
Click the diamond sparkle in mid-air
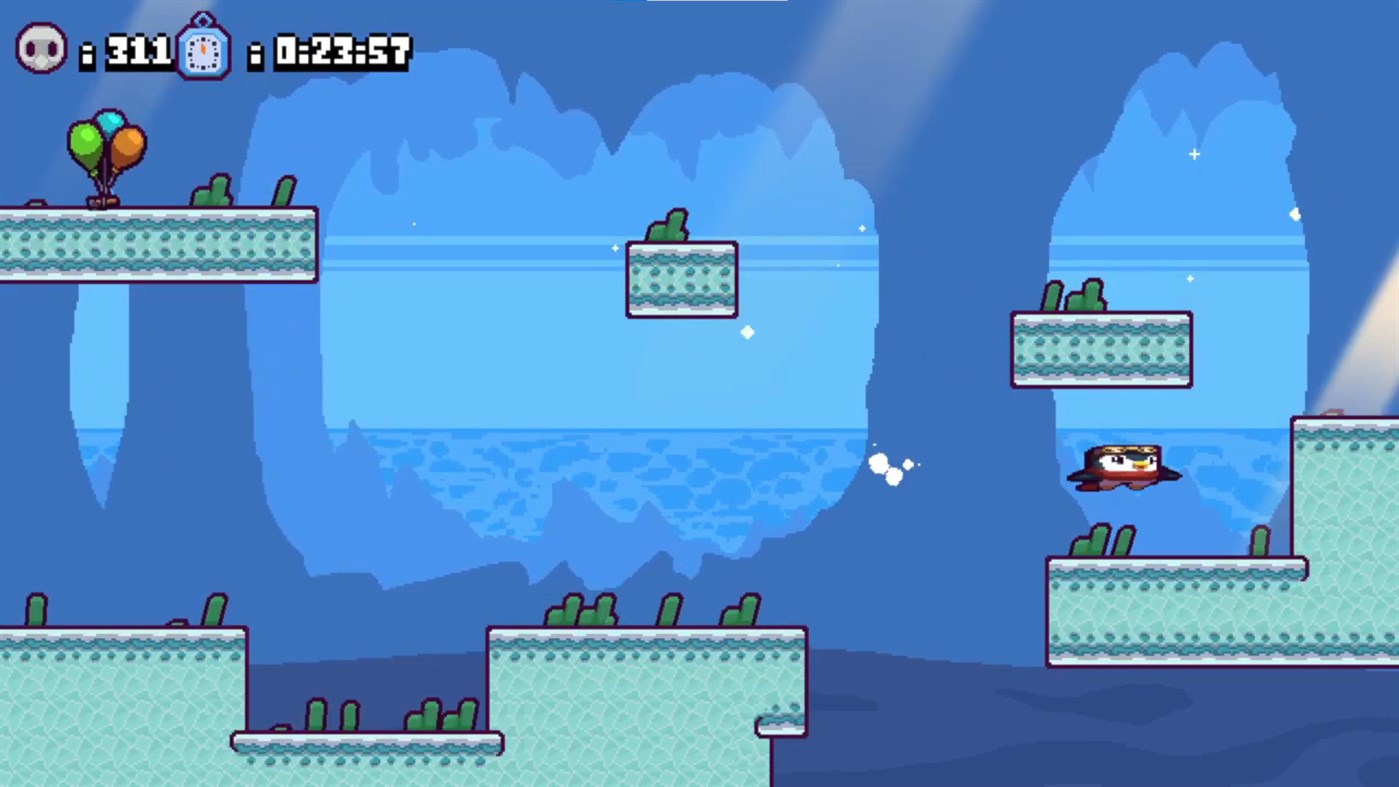[746, 332]
